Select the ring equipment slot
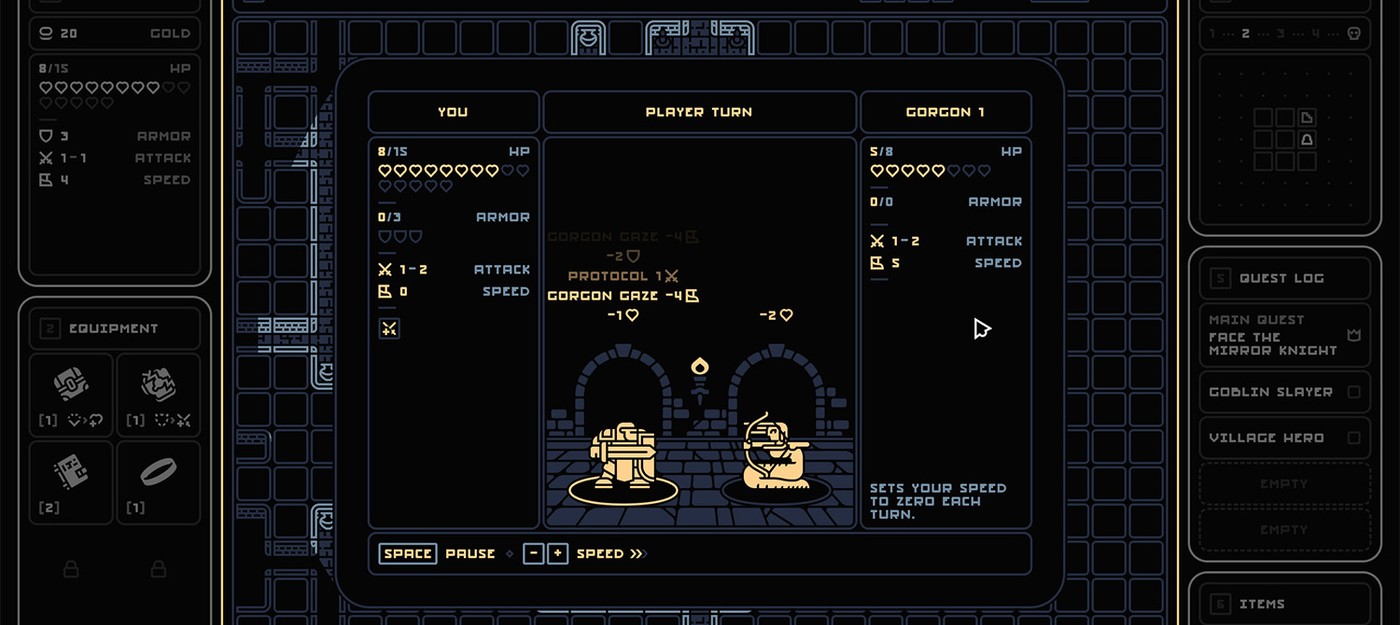This screenshot has width=1400, height=625. tap(158, 482)
